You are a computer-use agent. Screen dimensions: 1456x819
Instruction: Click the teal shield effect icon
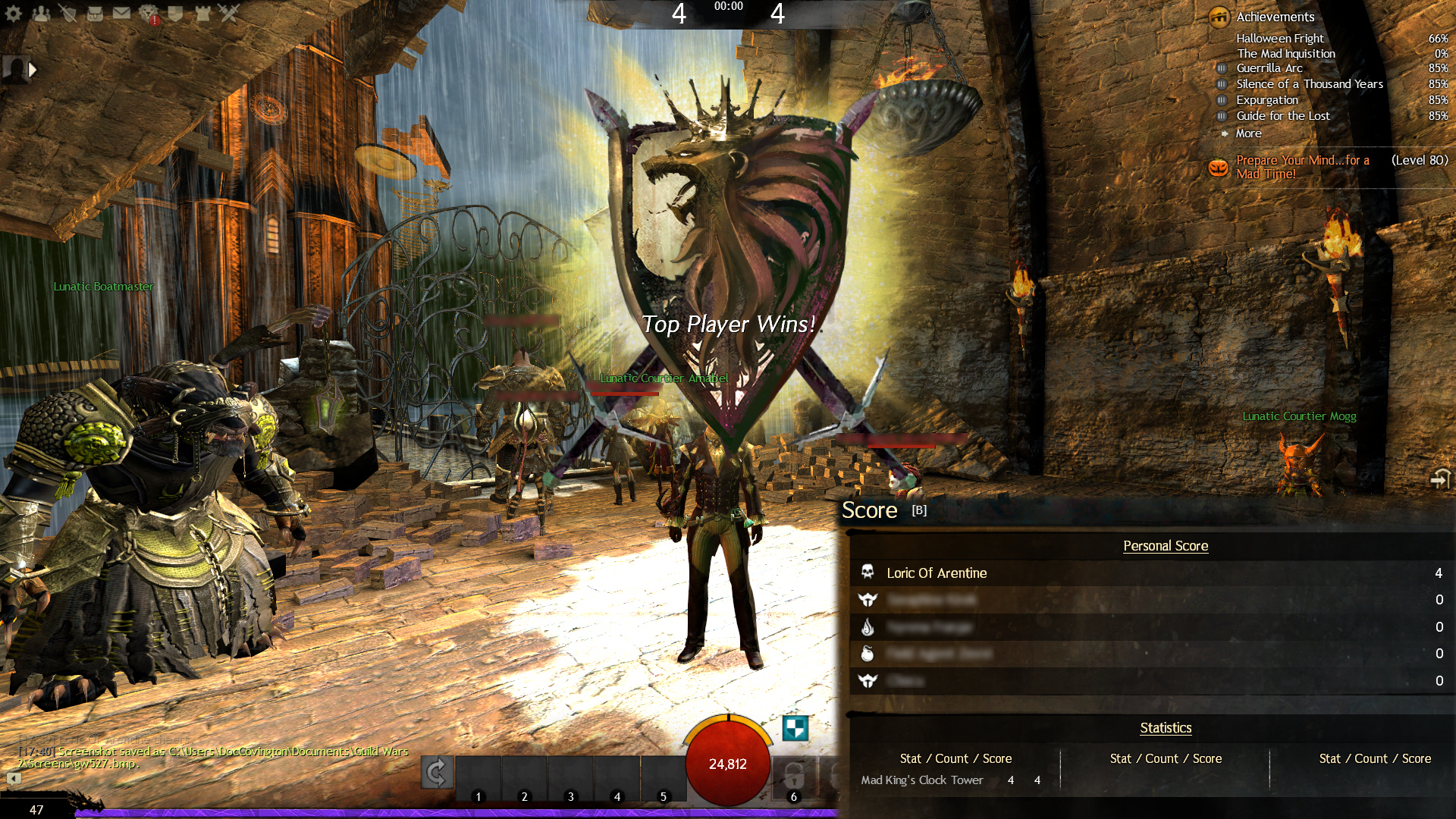pos(795,728)
